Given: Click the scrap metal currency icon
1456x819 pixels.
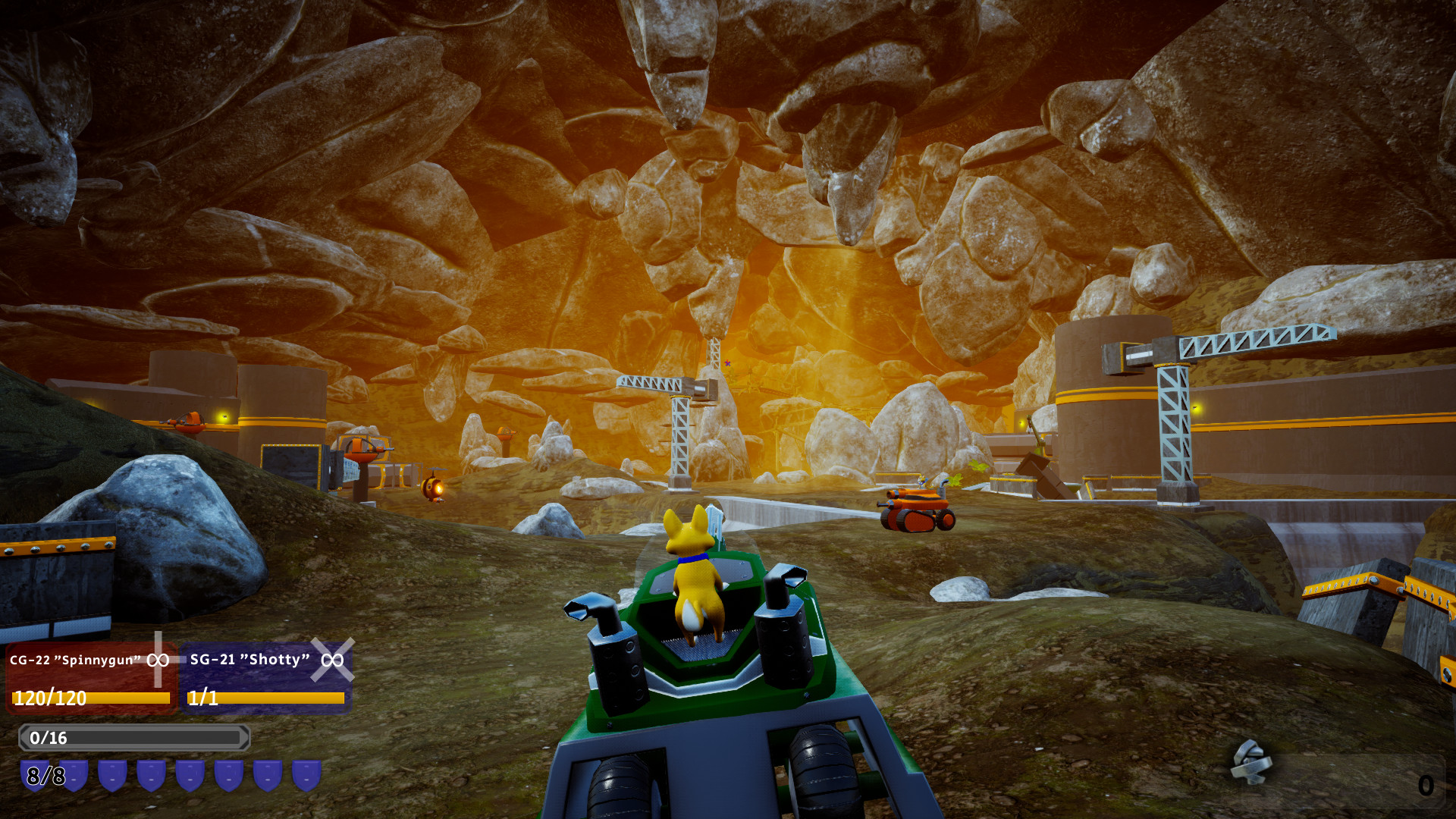Looking at the screenshot, I should click(1251, 761).
